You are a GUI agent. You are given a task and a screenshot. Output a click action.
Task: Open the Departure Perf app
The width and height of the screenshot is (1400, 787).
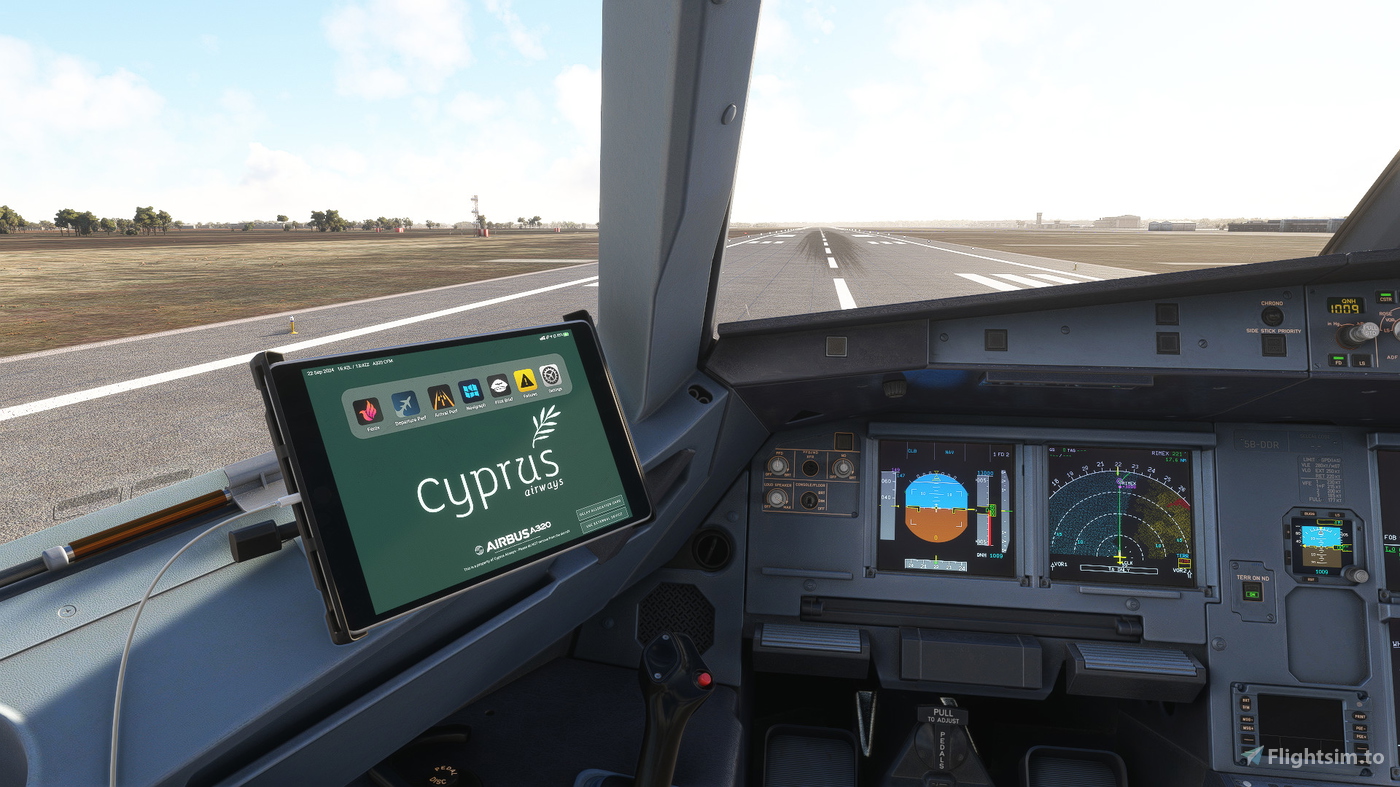[406, 404]
